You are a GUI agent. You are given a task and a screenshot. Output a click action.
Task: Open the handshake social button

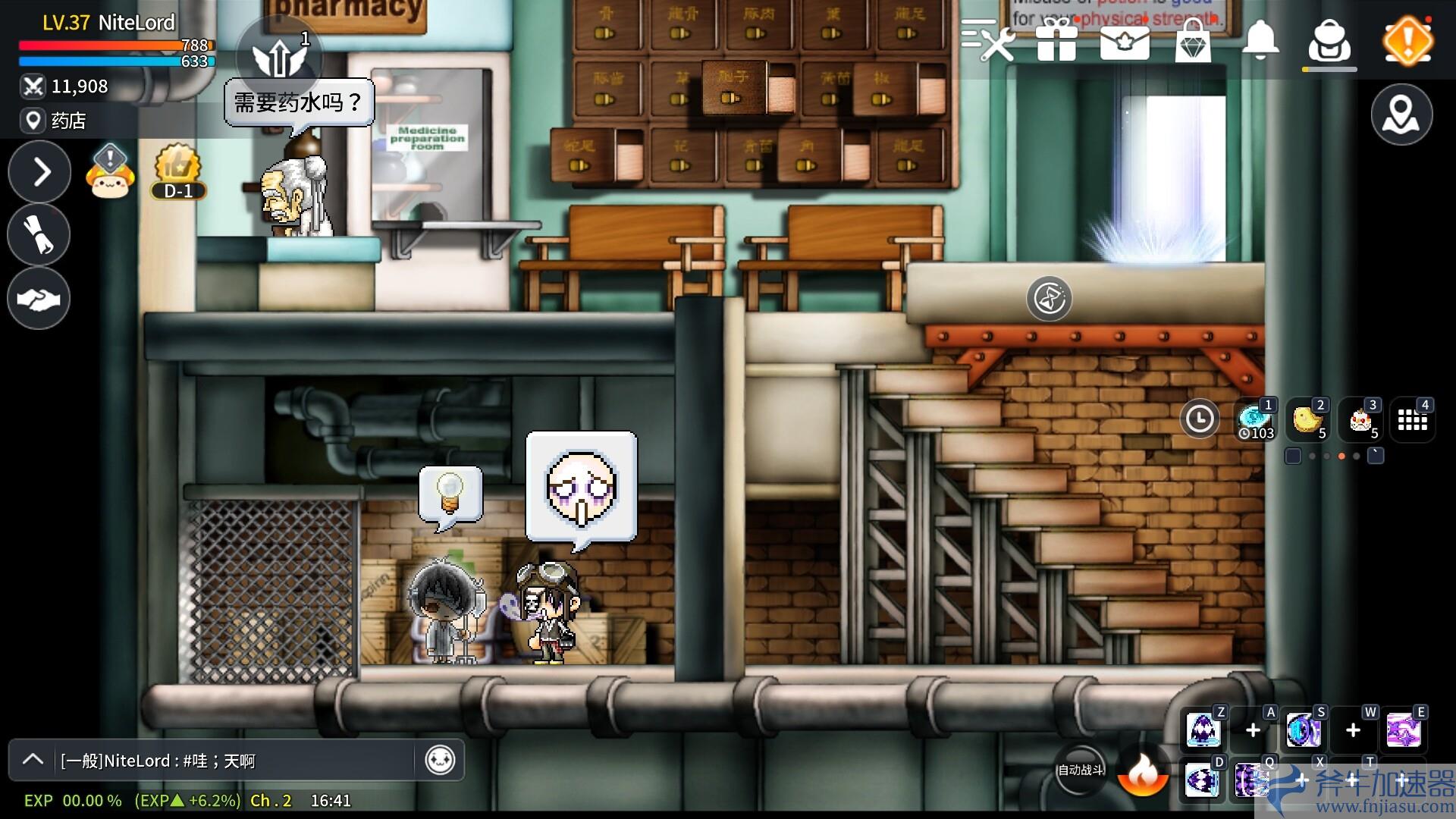pos(39,299)
